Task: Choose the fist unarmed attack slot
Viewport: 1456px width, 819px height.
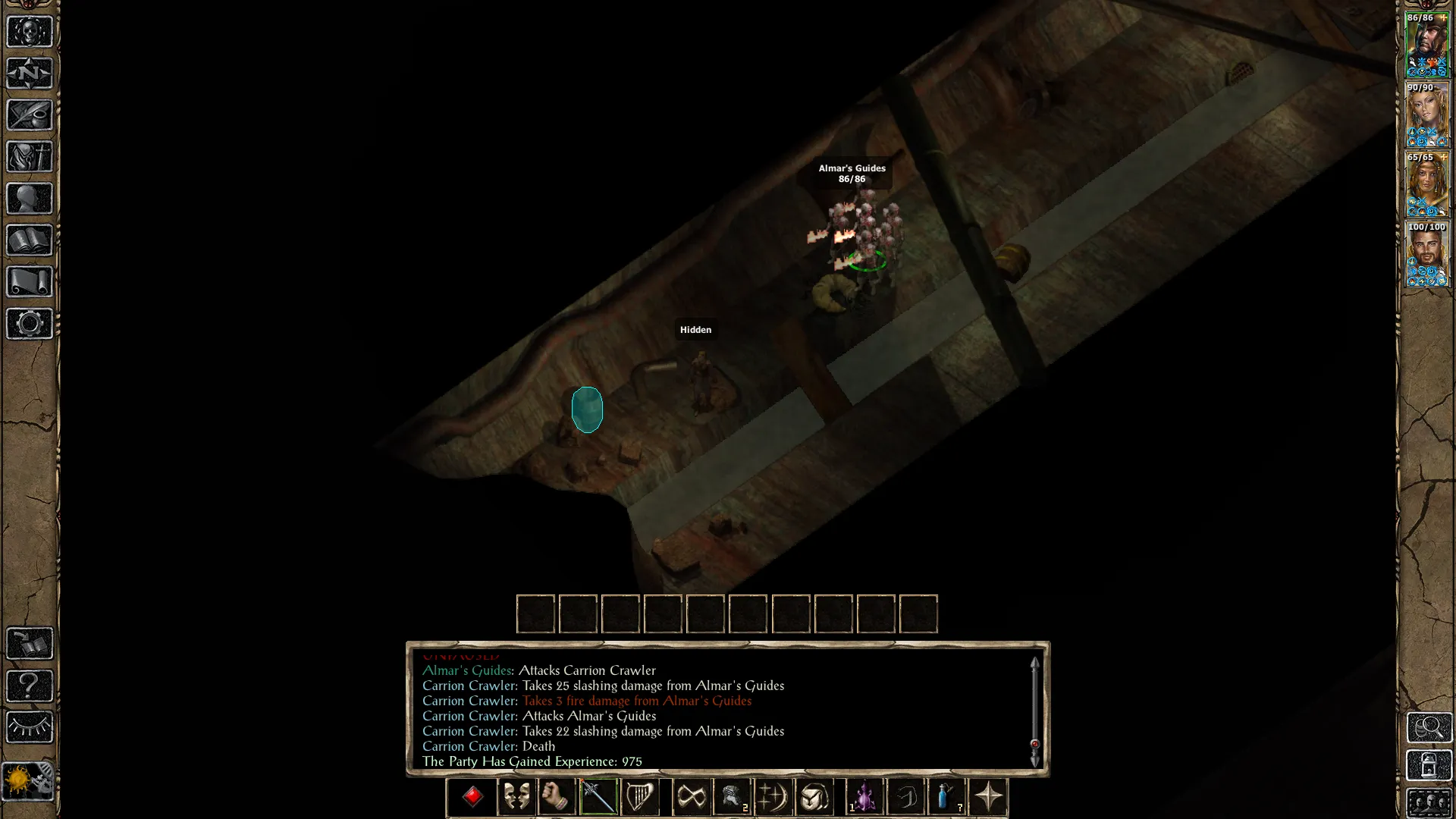Action: (x=557, y=797)
